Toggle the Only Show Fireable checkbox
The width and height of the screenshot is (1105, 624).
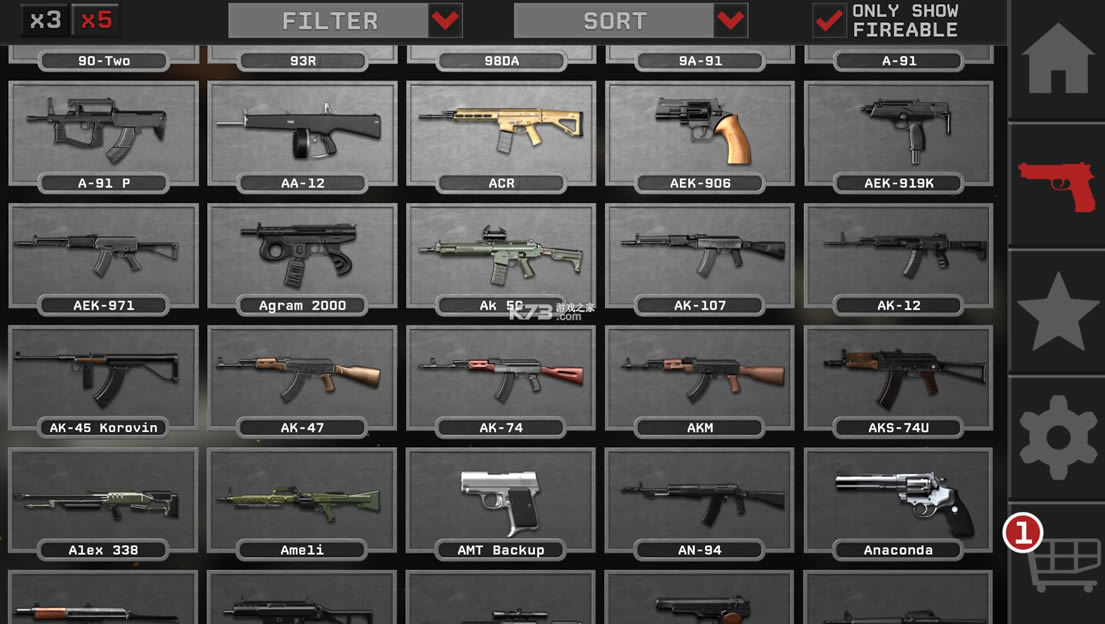pyautogui.click(x=829, y=20)
